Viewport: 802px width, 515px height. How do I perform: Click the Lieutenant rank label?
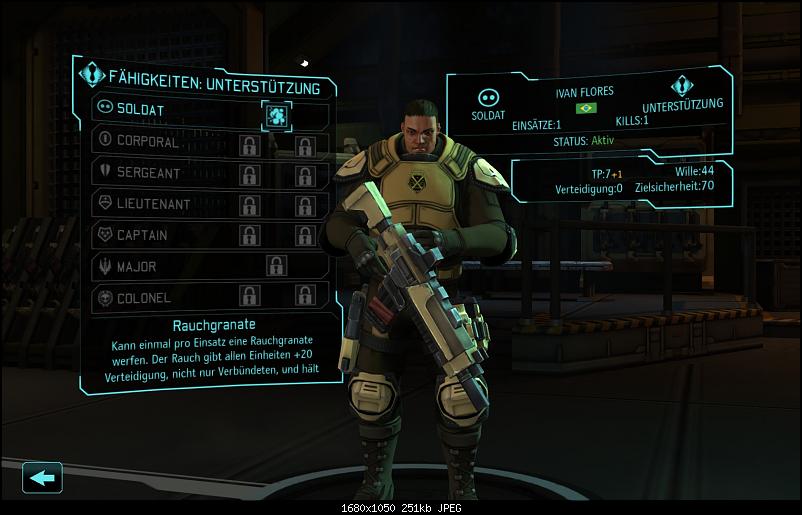pyautogui.click(x=153, y=204)
